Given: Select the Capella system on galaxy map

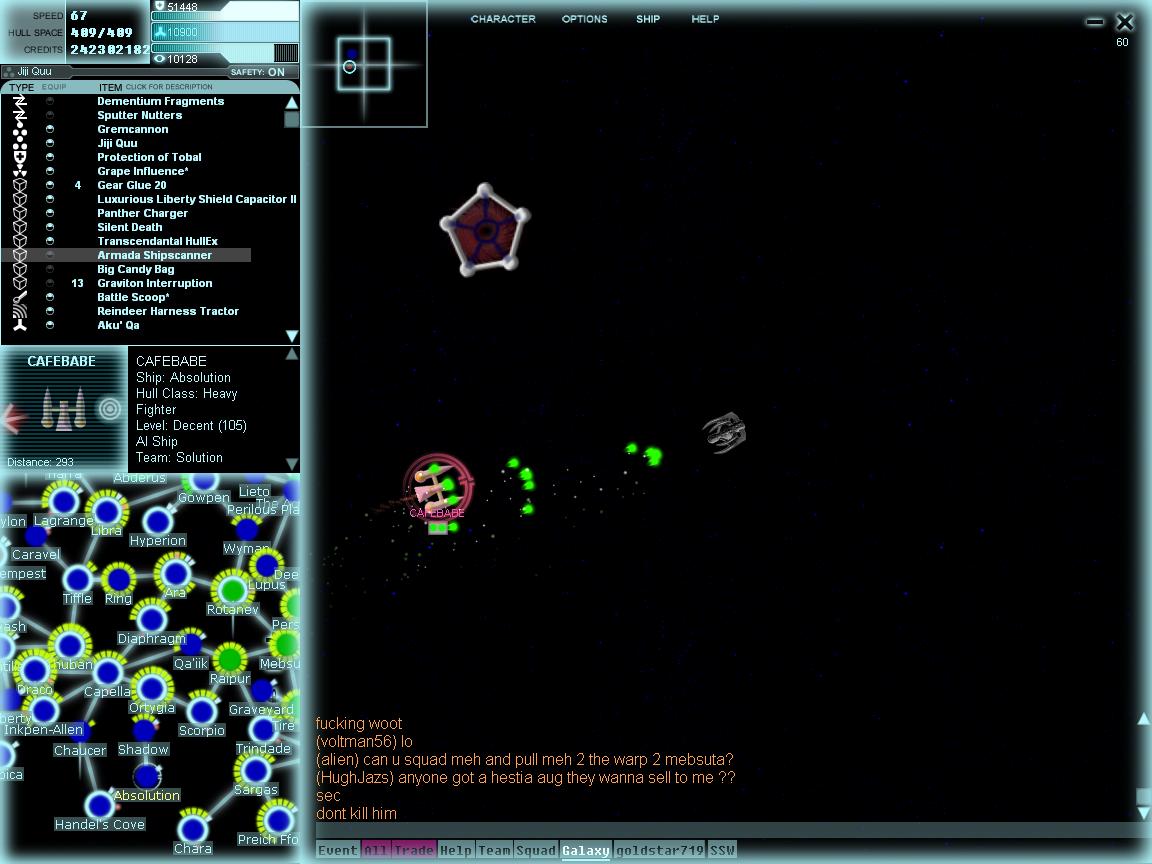Looking at the screenshot, I should [x=108, y=670].
